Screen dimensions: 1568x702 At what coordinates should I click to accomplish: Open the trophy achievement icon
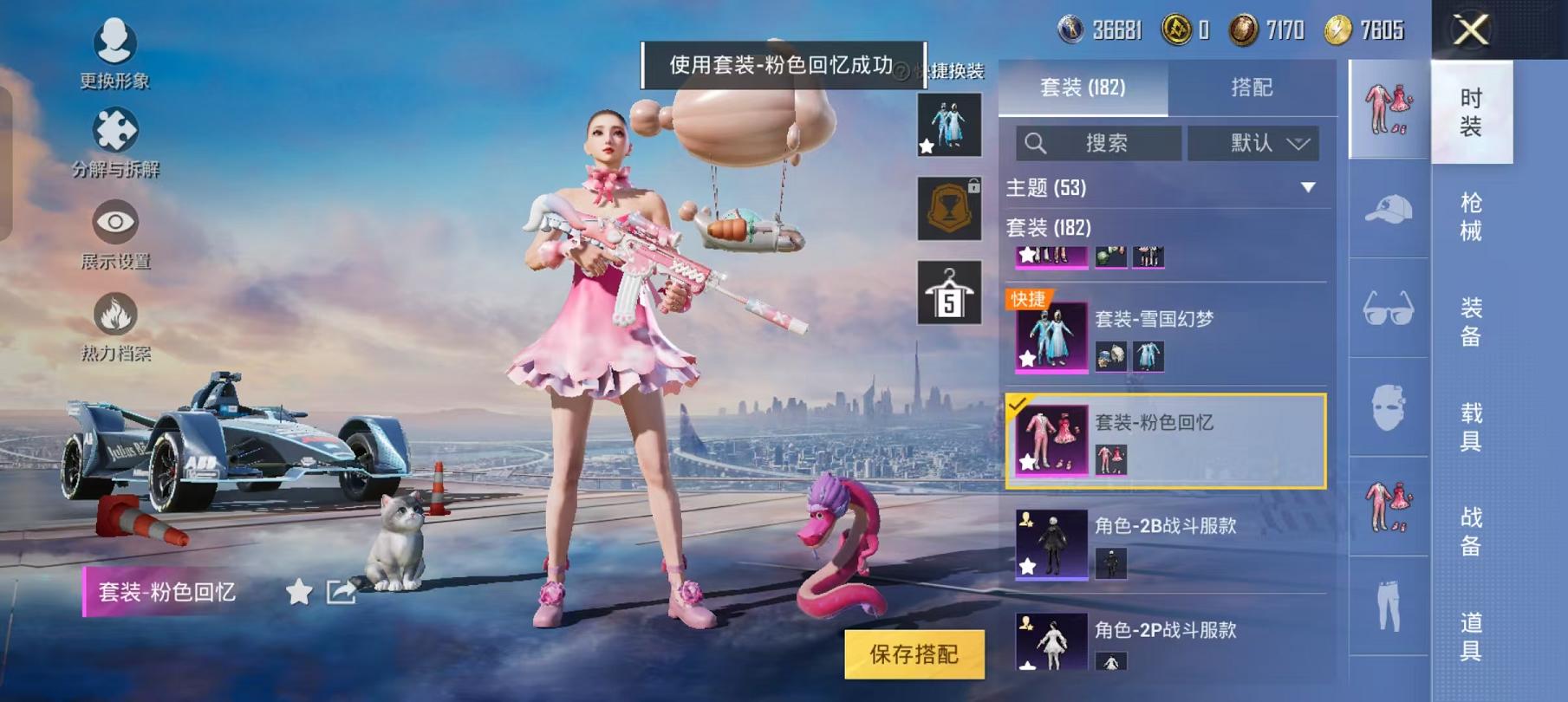coord(951,210)
